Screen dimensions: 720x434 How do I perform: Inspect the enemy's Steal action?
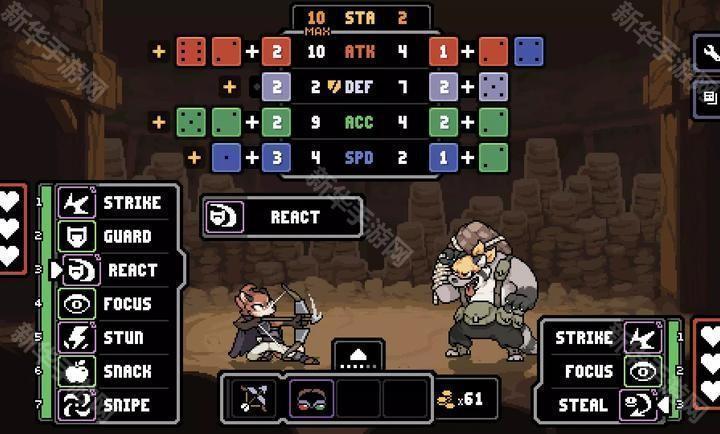tap(602, 405)
